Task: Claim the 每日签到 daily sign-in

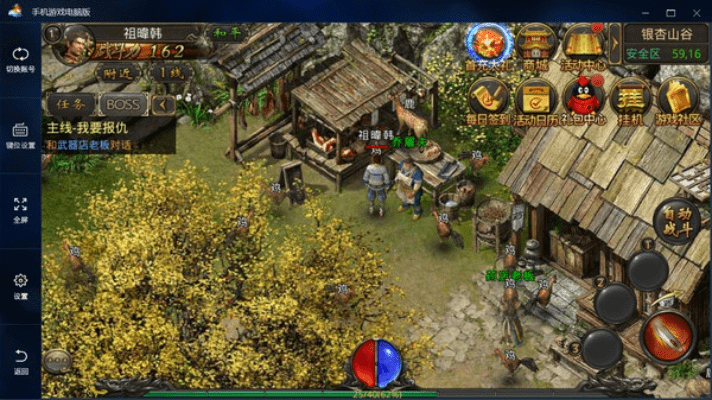Action: (x=488, y=100)
